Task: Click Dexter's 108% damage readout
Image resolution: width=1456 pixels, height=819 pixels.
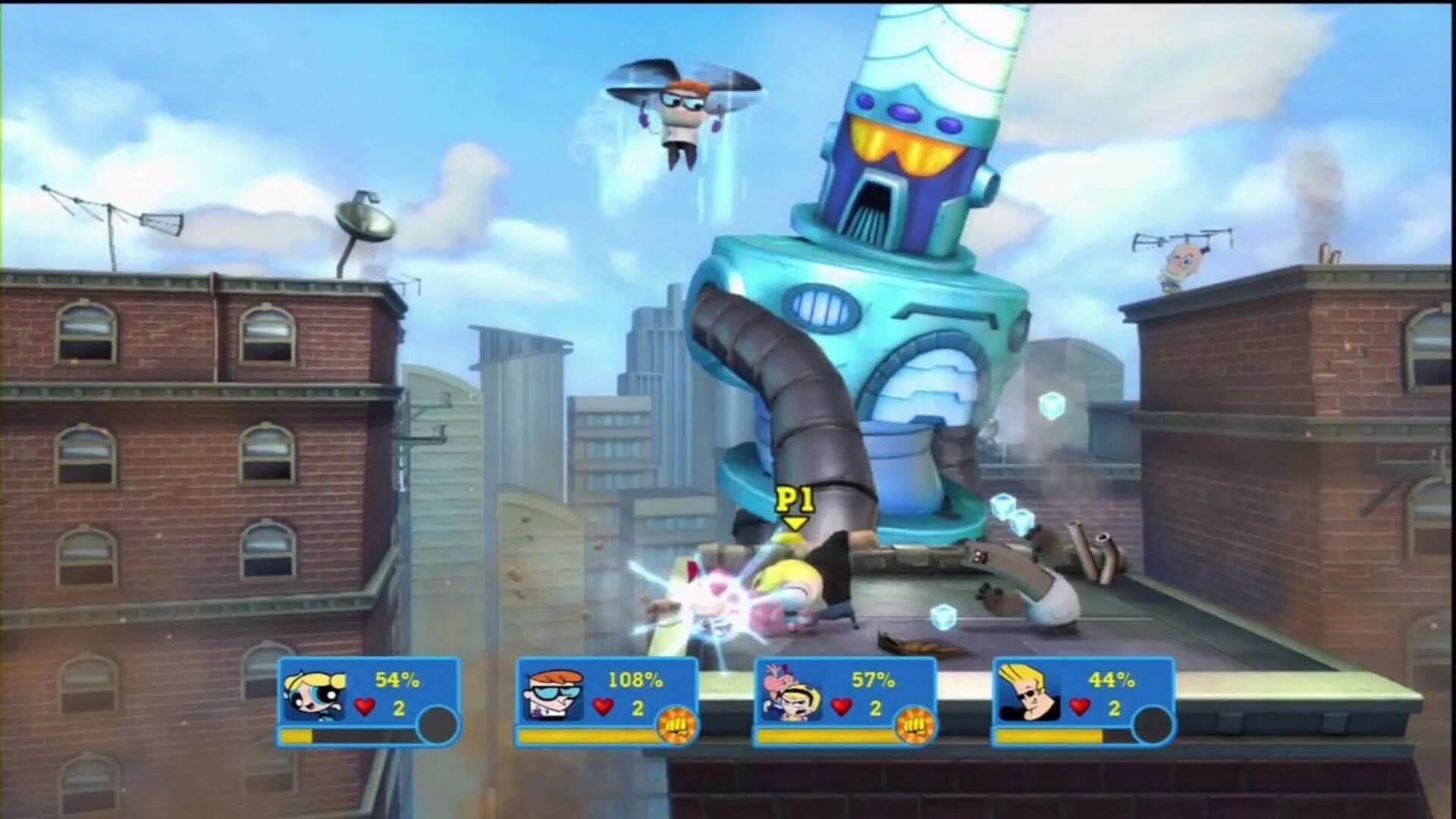Action: tap(634, 681)
